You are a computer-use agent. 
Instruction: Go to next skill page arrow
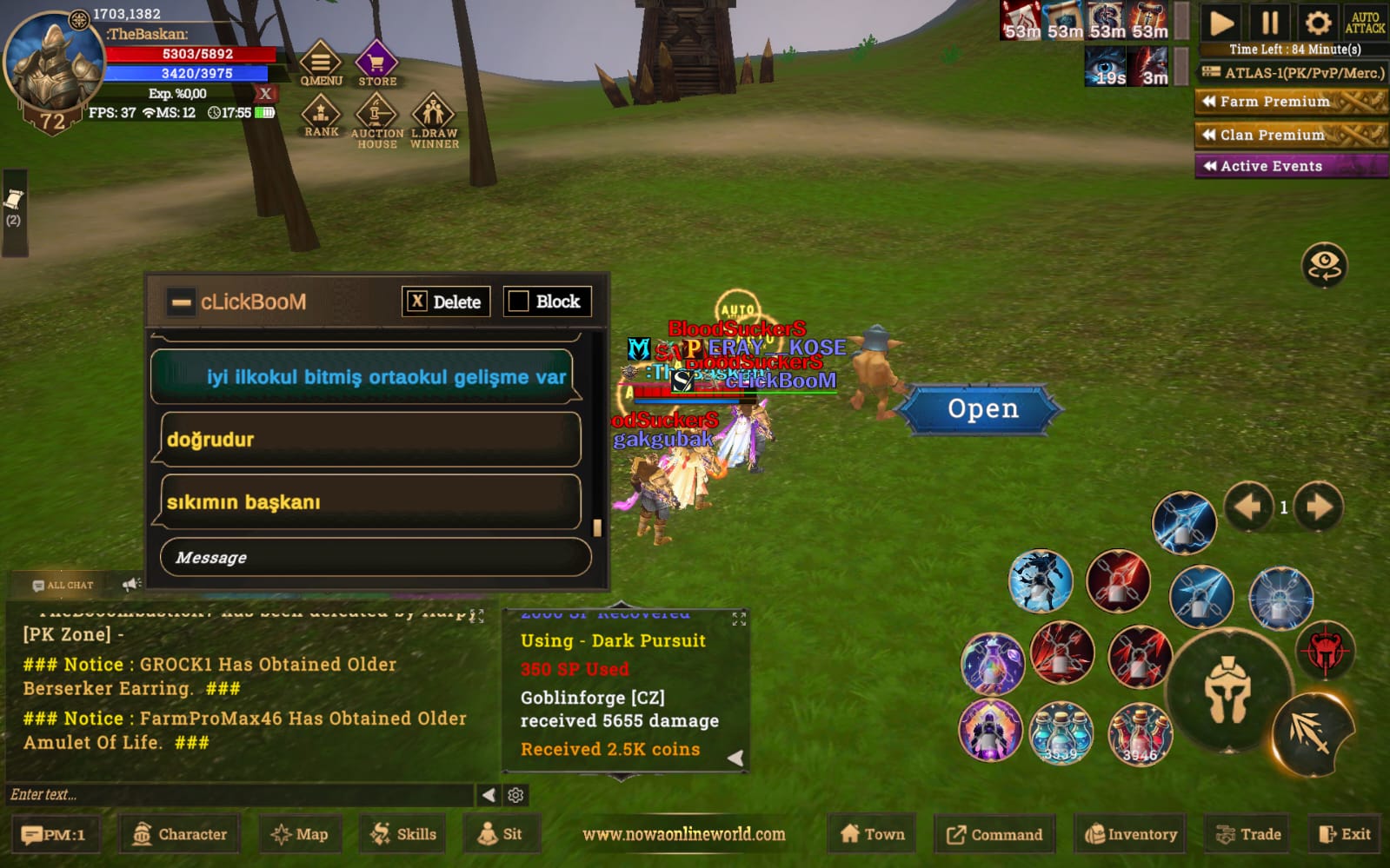tap(1319, 507)
